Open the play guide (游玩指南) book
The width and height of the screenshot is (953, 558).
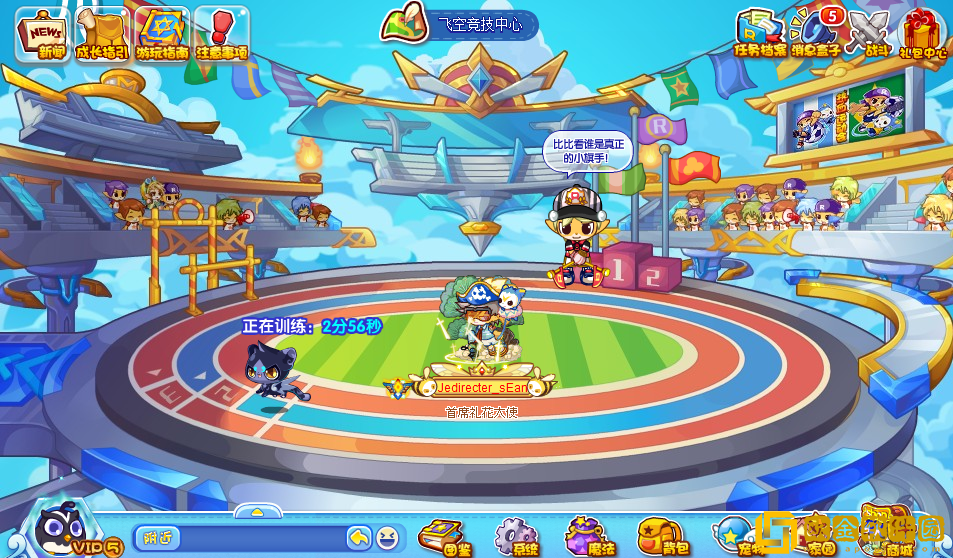click(162, 34)
